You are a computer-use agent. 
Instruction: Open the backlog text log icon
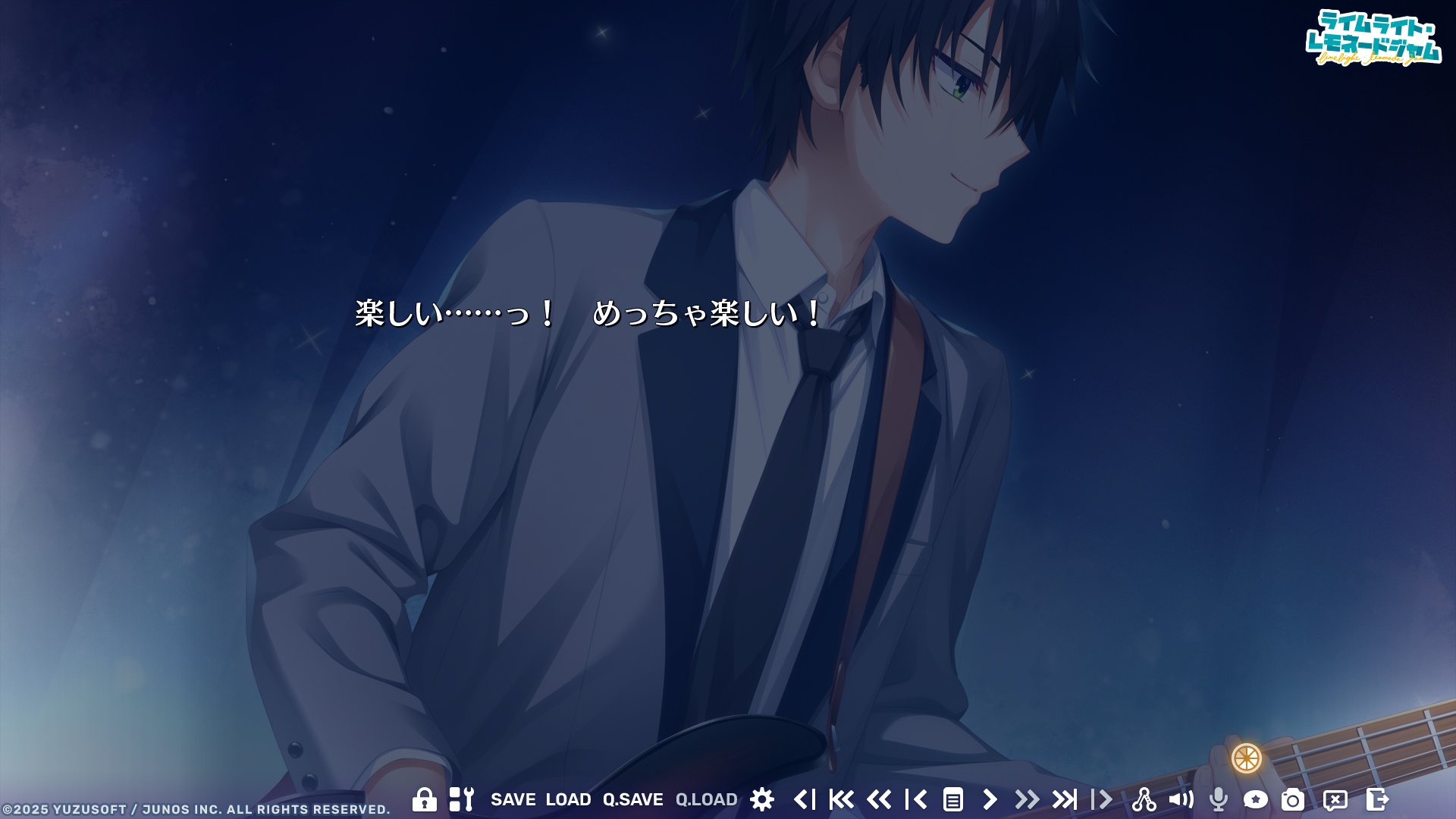click(953, 799)
